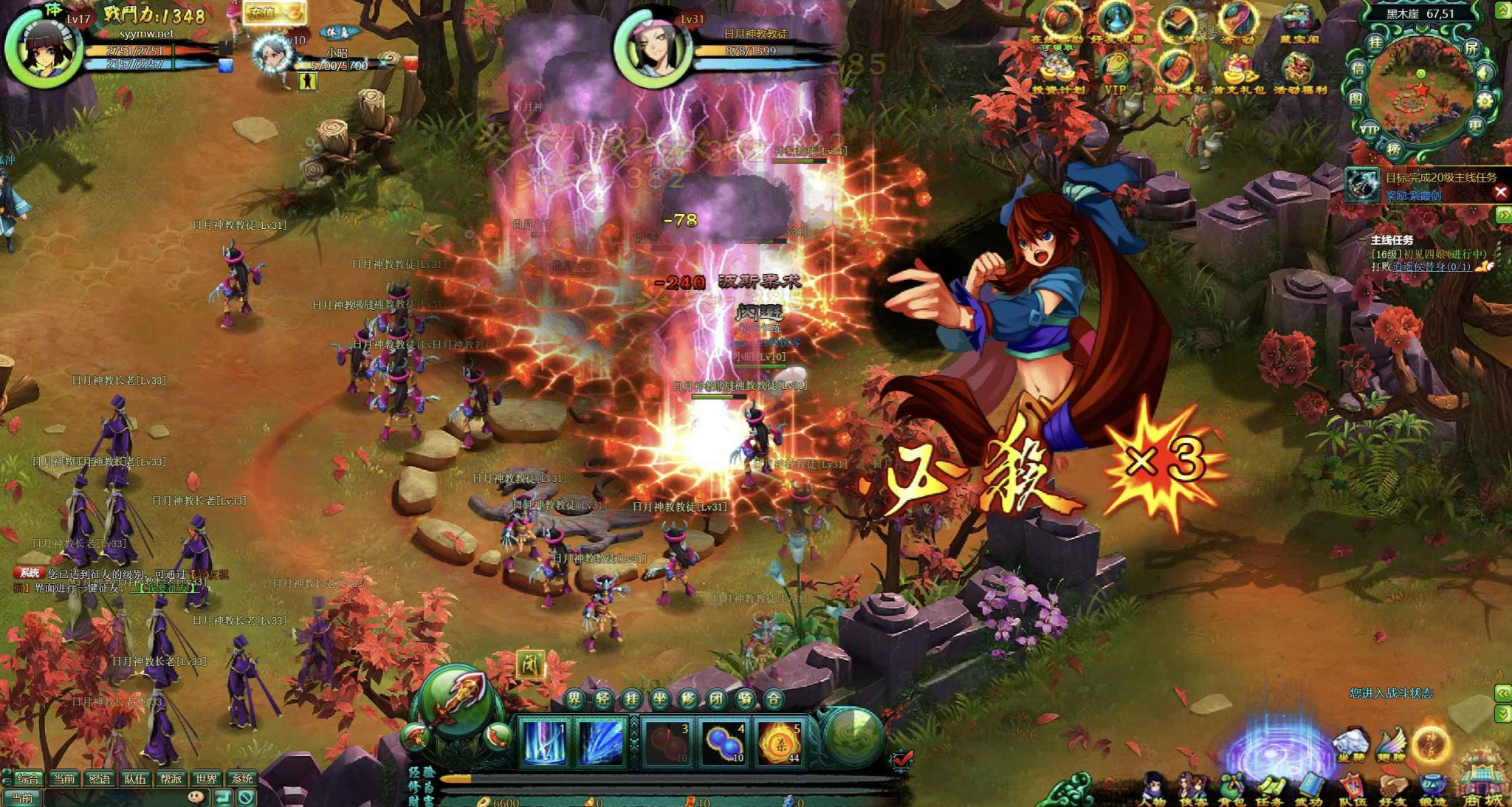Toggle the sound speaker button near minimap
Screen dimensions: 1512x807
click(x=1483, y=73)
